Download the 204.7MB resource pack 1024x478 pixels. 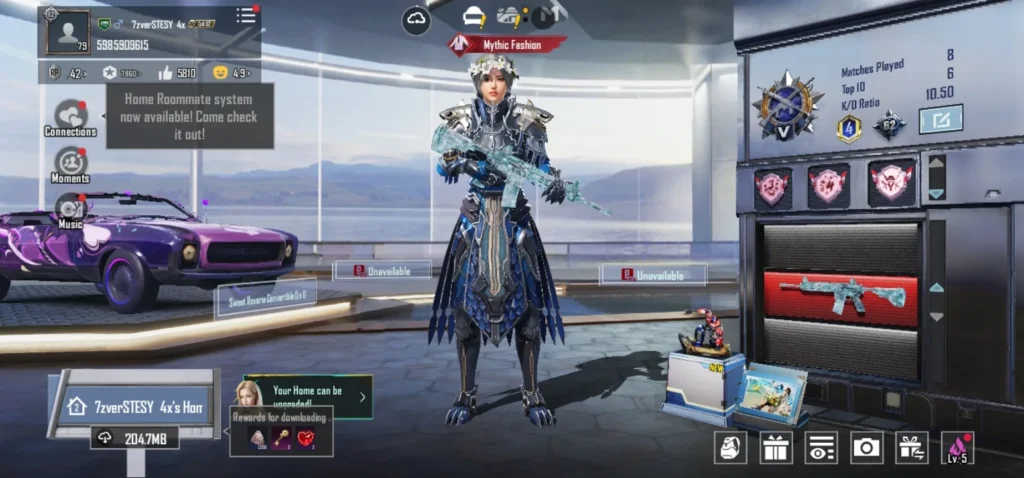click(x=133, y=438)
